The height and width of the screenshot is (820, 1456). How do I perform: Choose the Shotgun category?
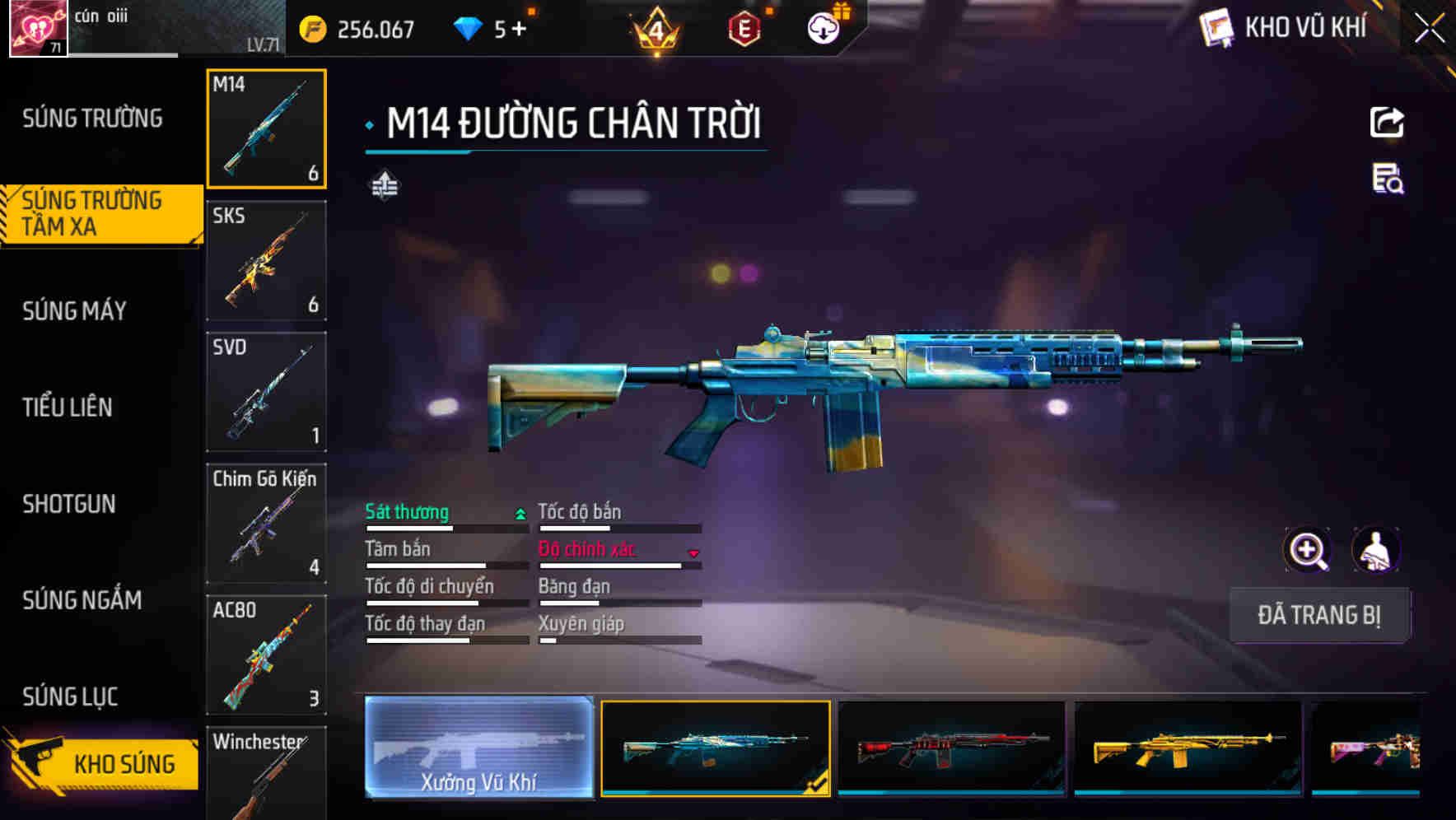pos(69,503)
